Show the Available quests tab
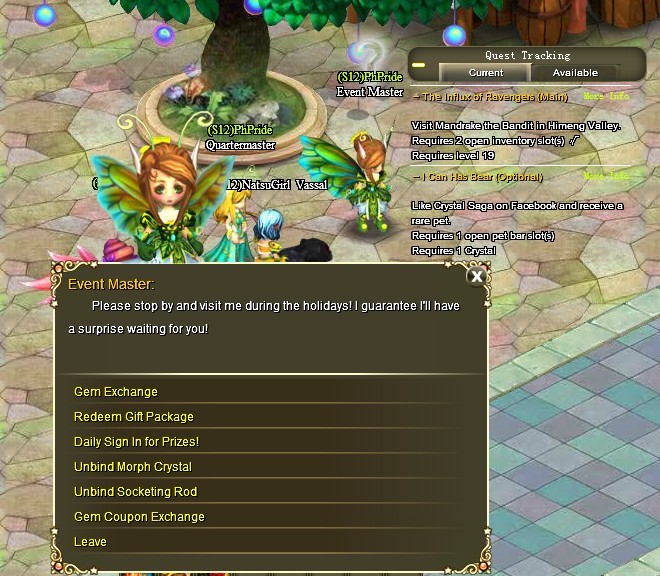Screen dimensions: 660x576 tap(575, 73)
